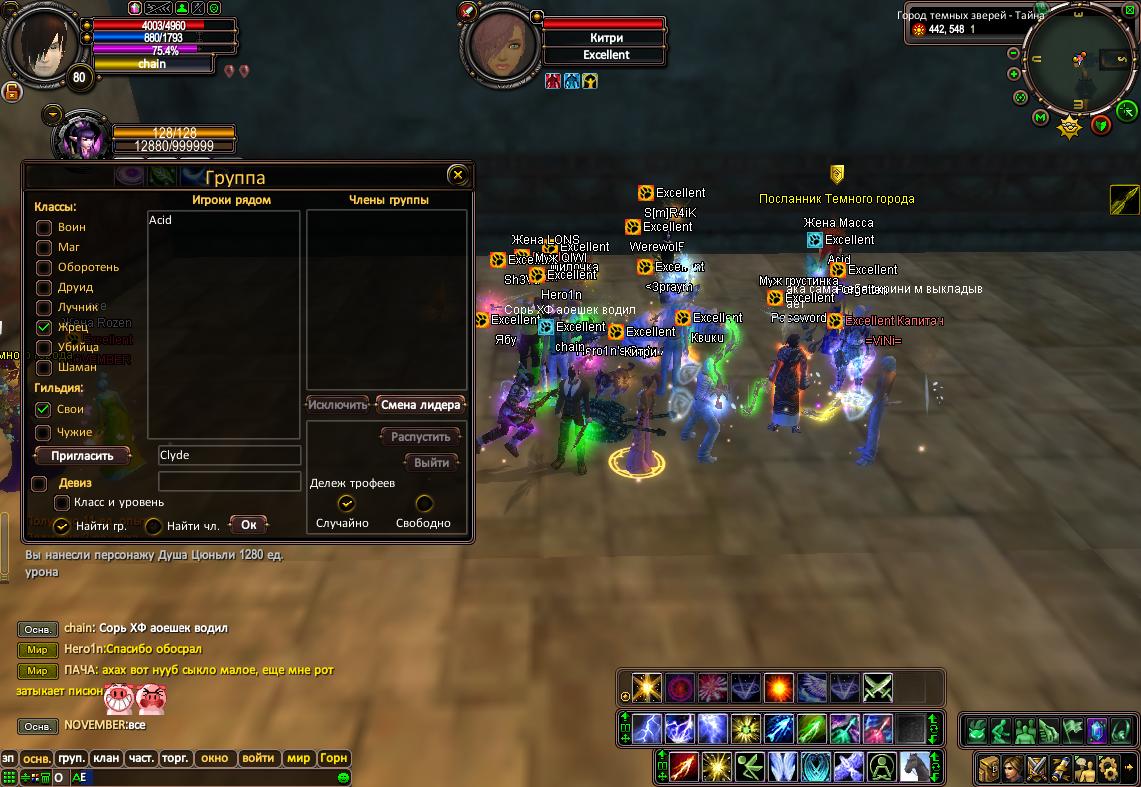Choose Свободно loot distribution
Viewport: 1141px width, 787px height.
click(424, 503)
